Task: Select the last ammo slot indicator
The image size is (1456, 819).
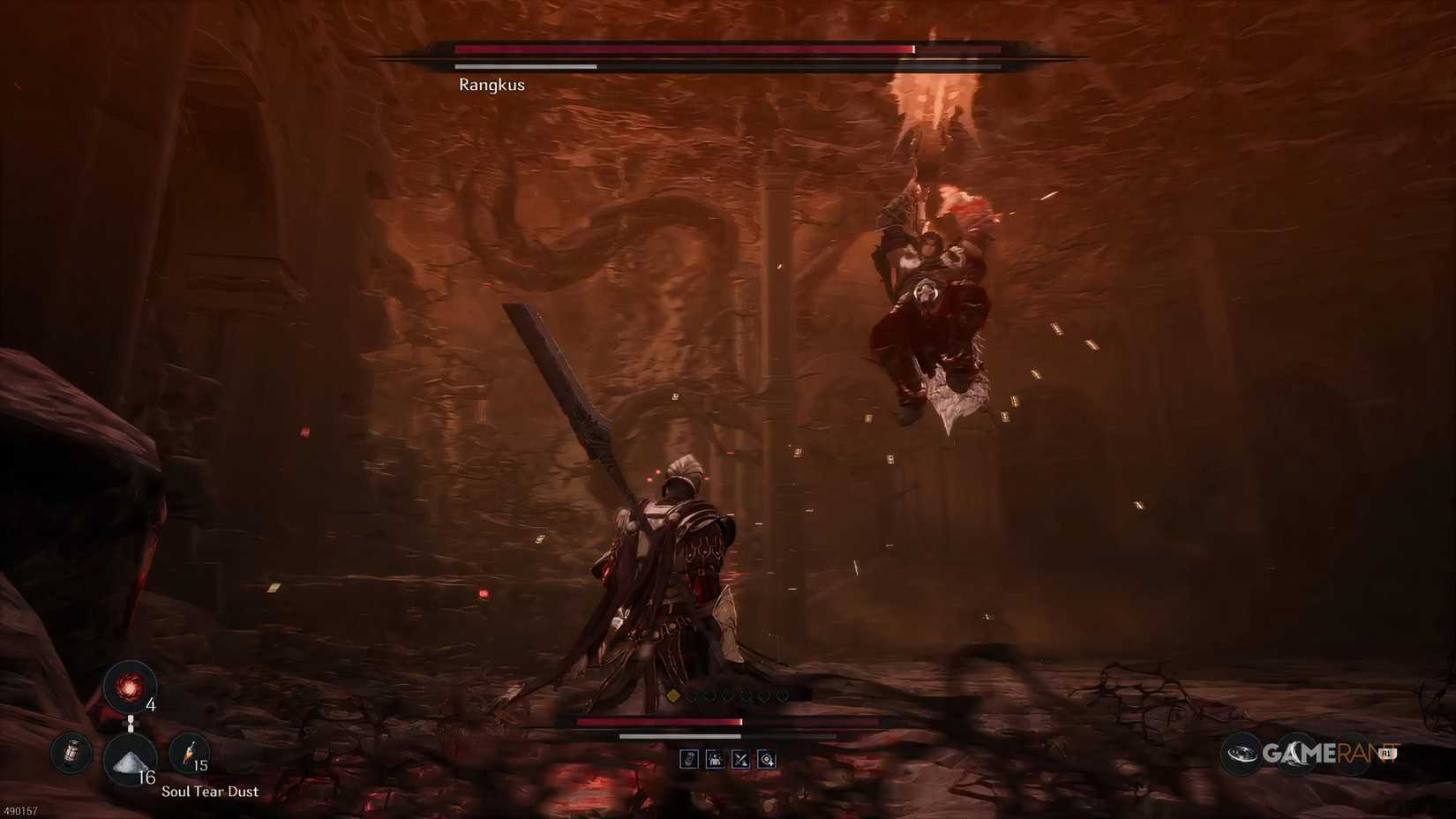Action: coord(782,695)
